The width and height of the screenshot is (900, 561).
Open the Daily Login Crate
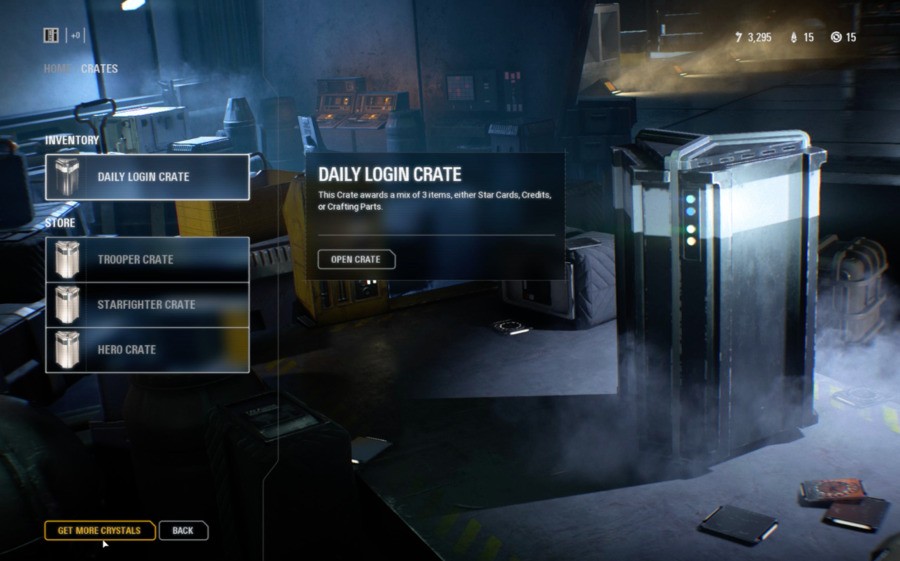356,260
